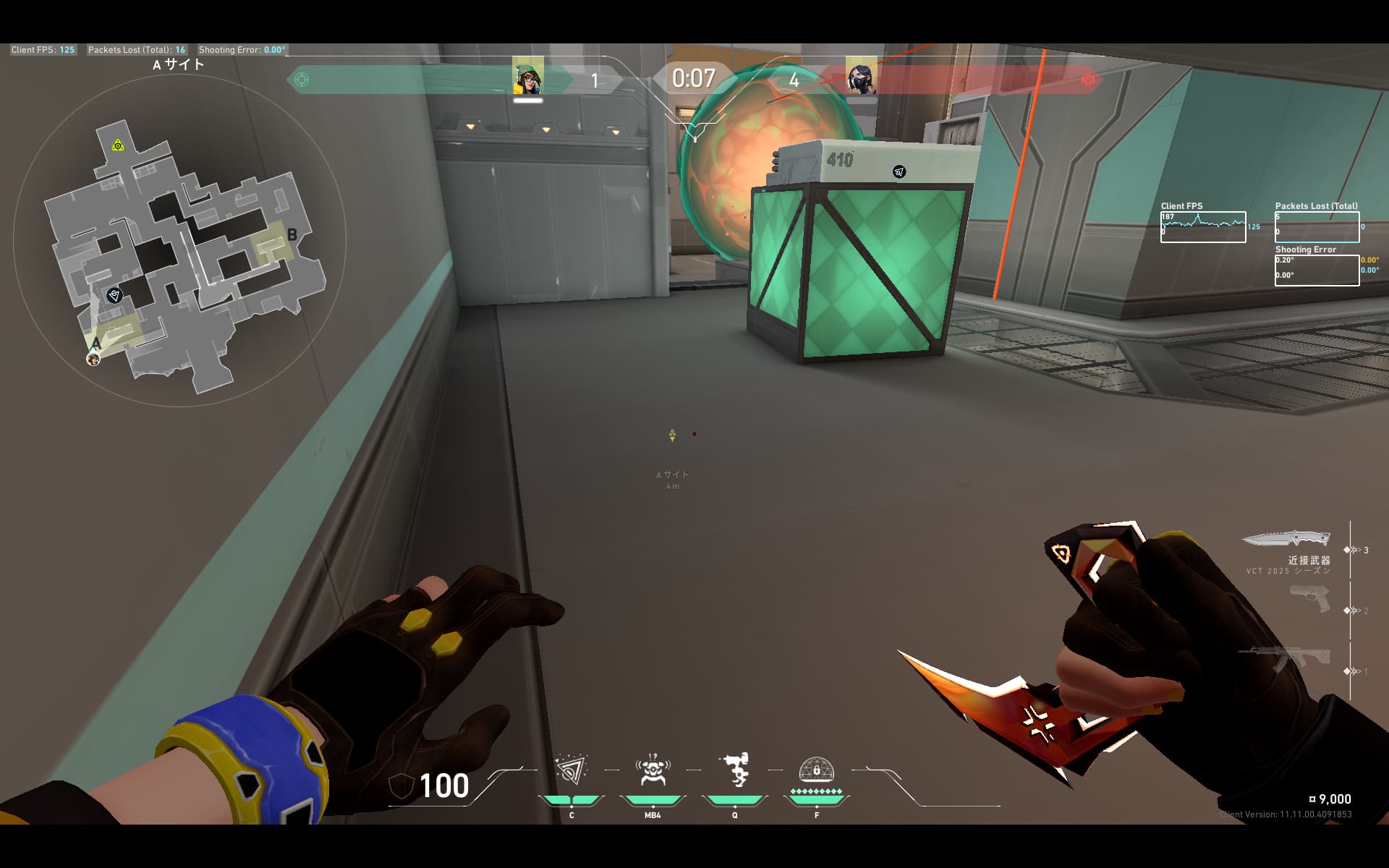Switch to the sidearm pistol slot
Screen dimensions: 1389x868
click(x=1310, y=599)
